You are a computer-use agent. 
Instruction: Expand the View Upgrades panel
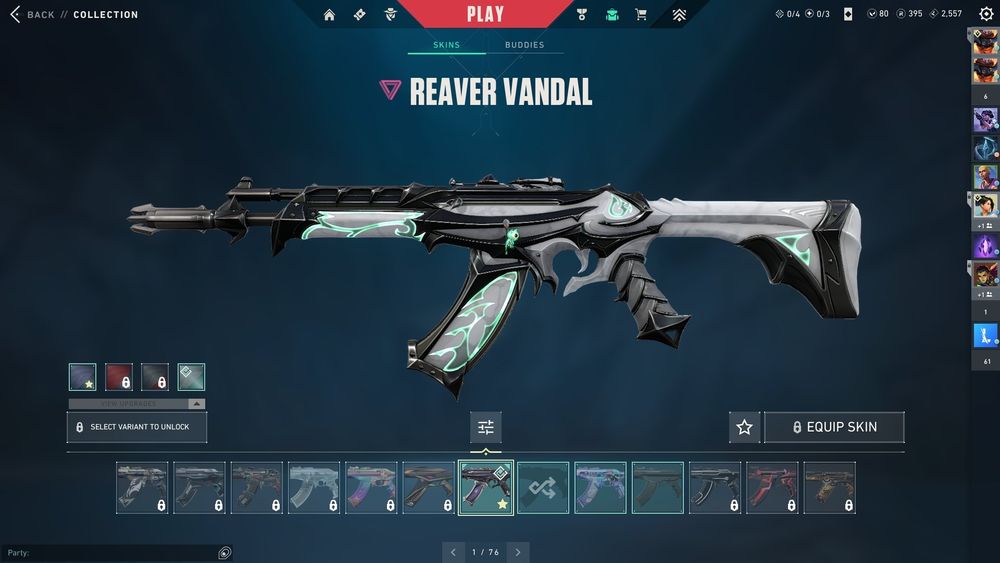(x=137, y=404)
